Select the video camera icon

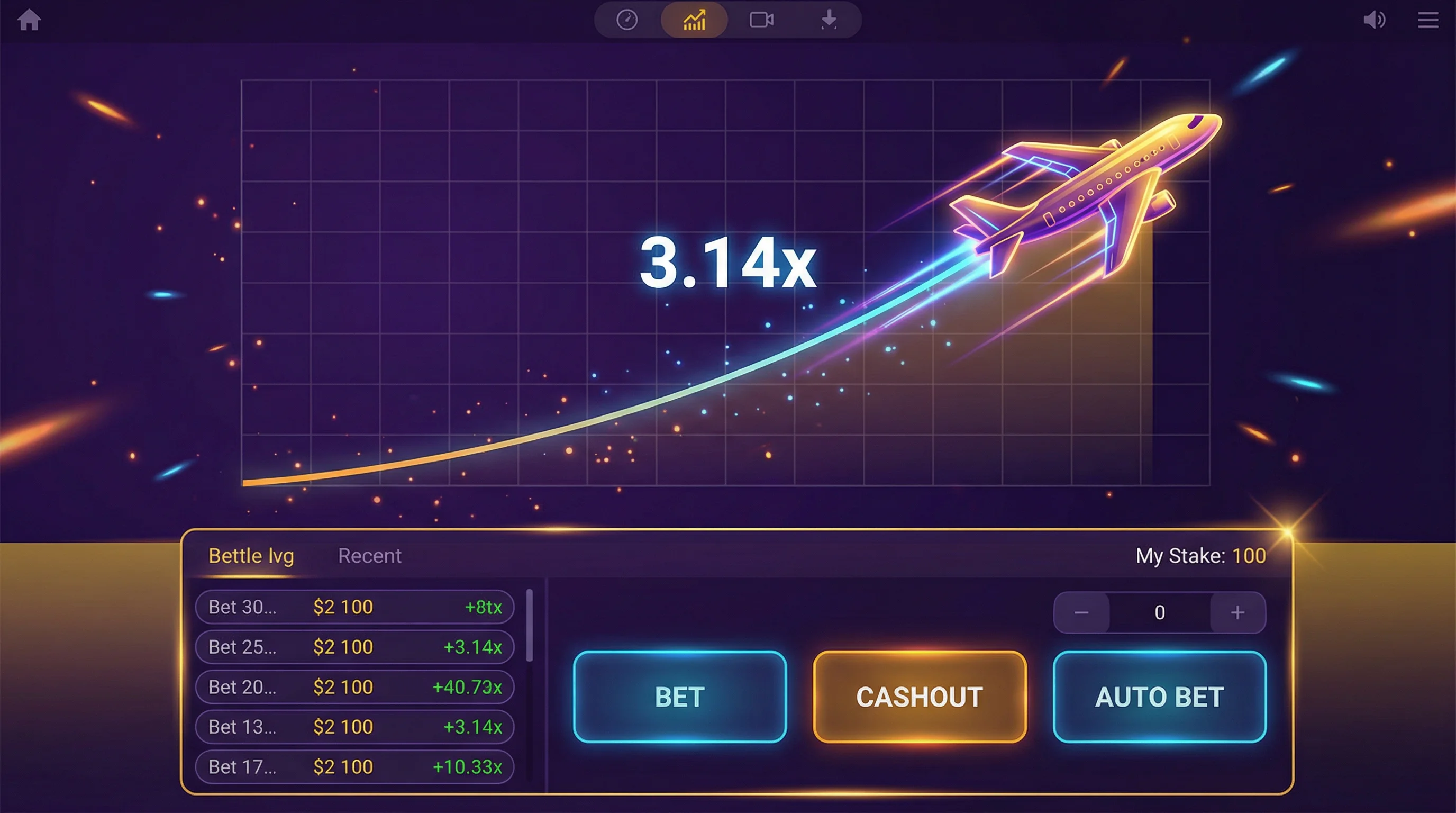(760, 20)
